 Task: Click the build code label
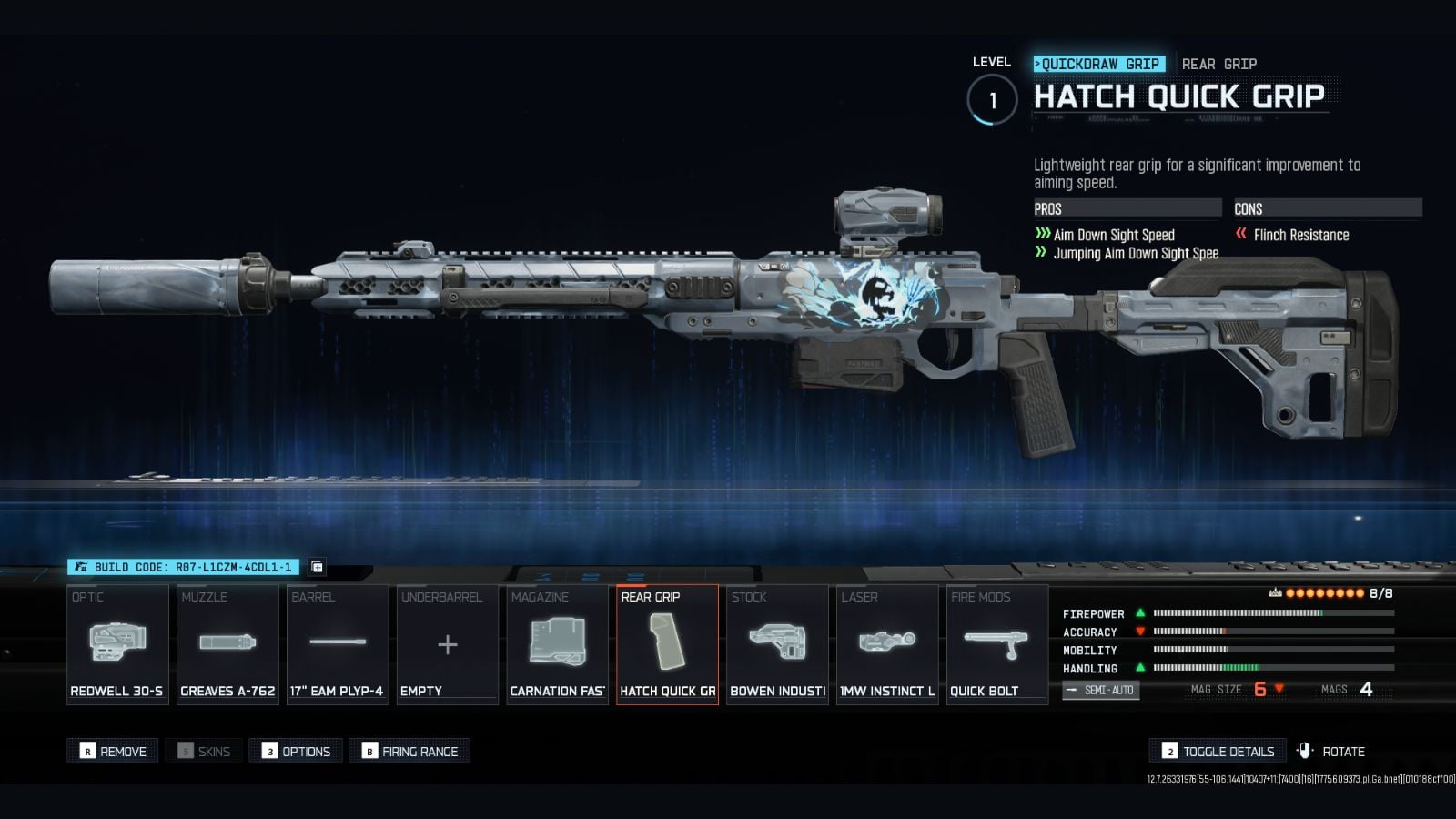[x=184, y=567]
